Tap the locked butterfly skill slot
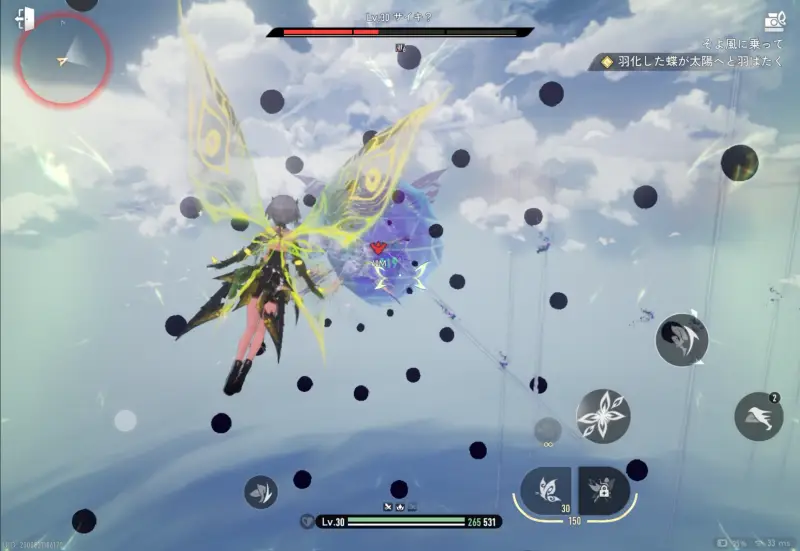 (x=603, y=490)
